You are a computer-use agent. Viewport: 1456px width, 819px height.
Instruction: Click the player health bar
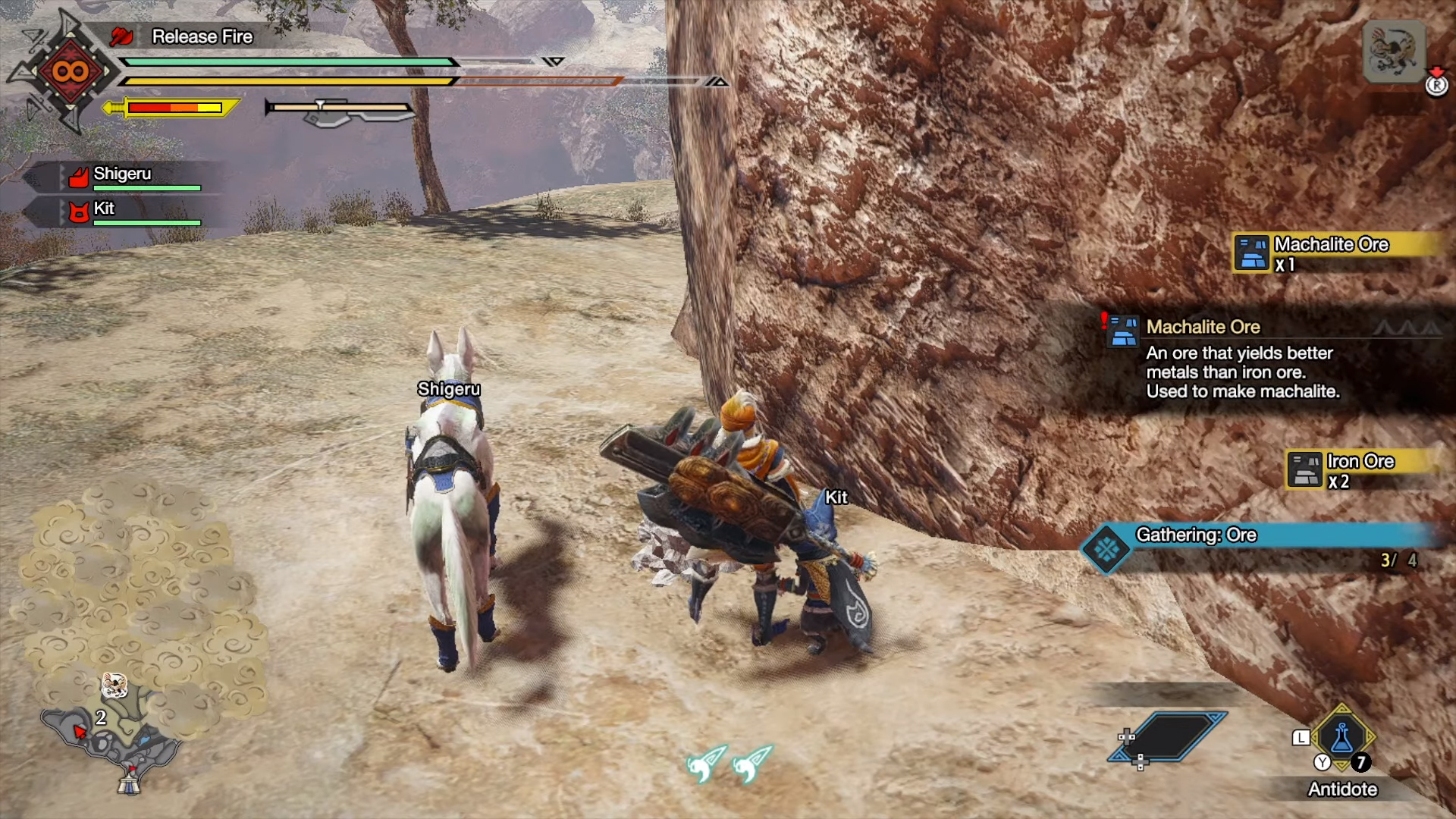coord(288,61)
